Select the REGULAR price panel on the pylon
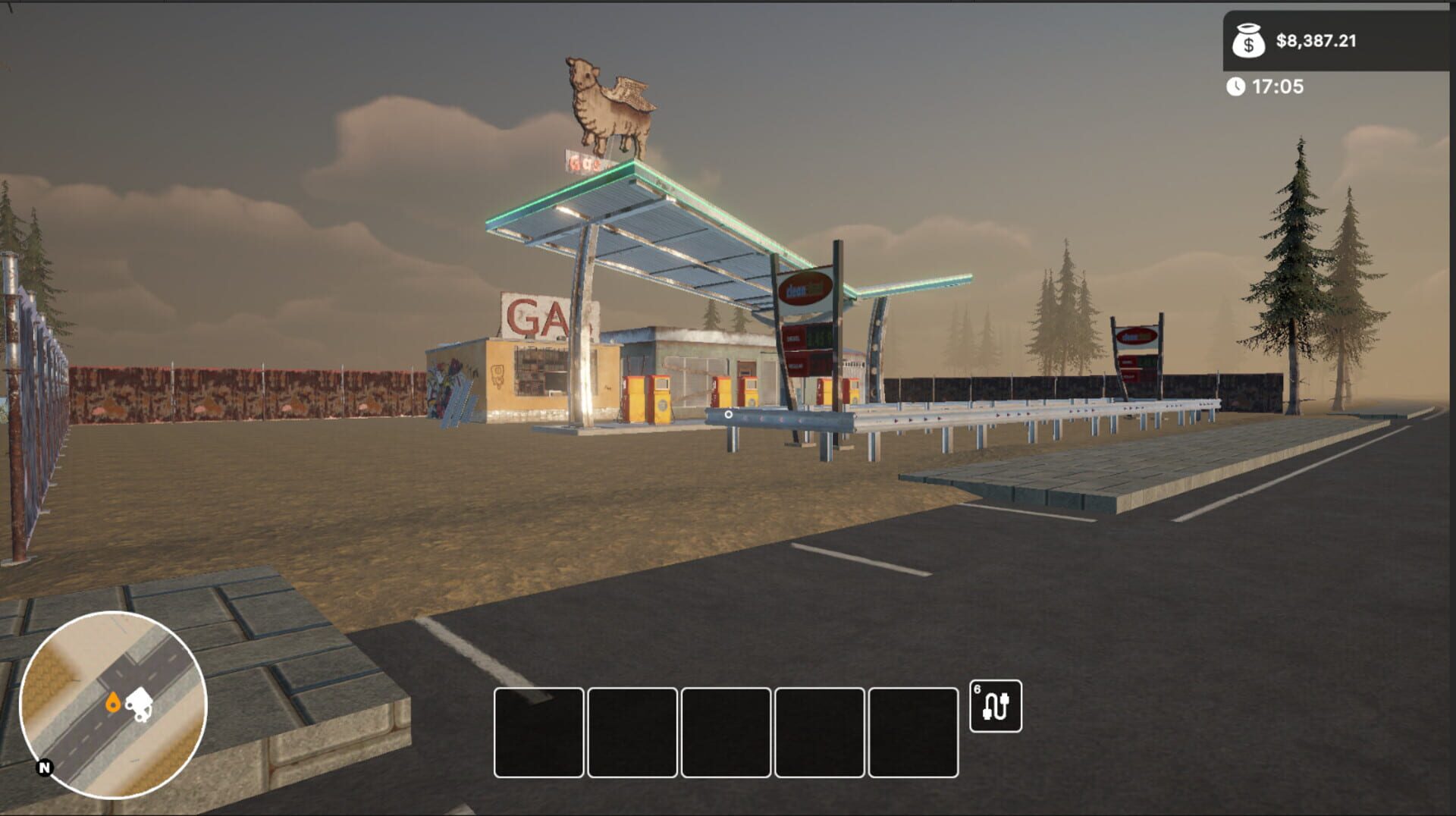The image size is (1456, 816). click(795, 364)
